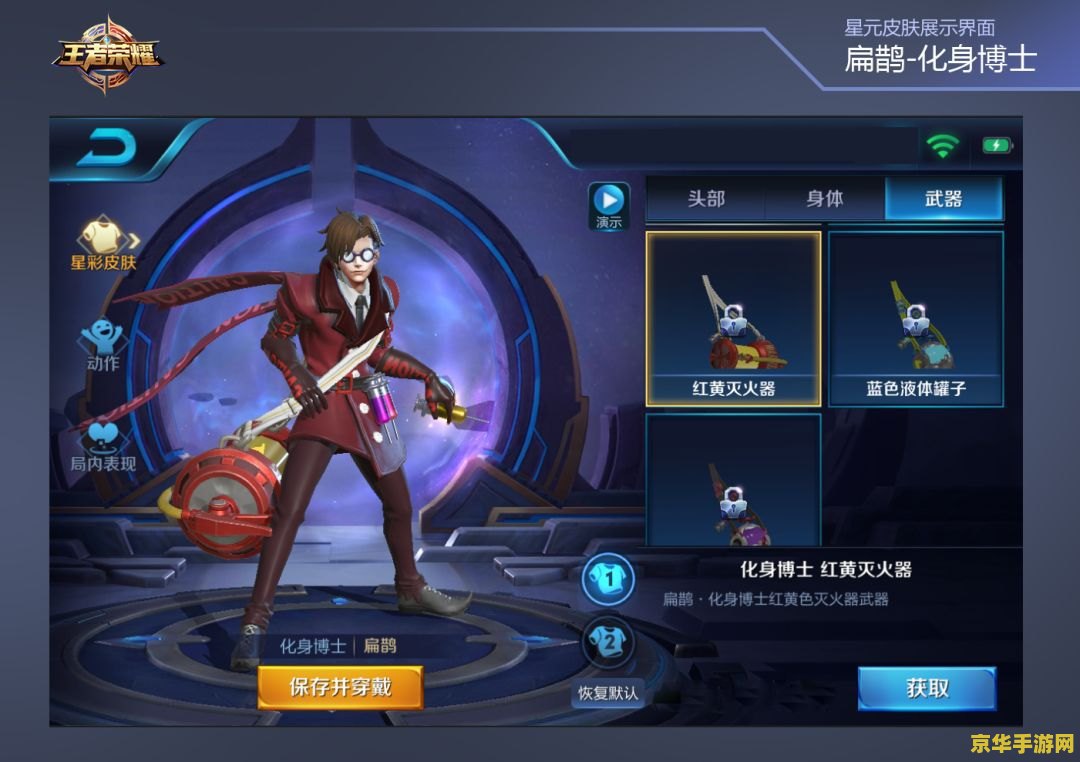Viewport: 1080px width, 762px height.
Task: Click the blue 获取 obtain button
Action: [927, 689]
